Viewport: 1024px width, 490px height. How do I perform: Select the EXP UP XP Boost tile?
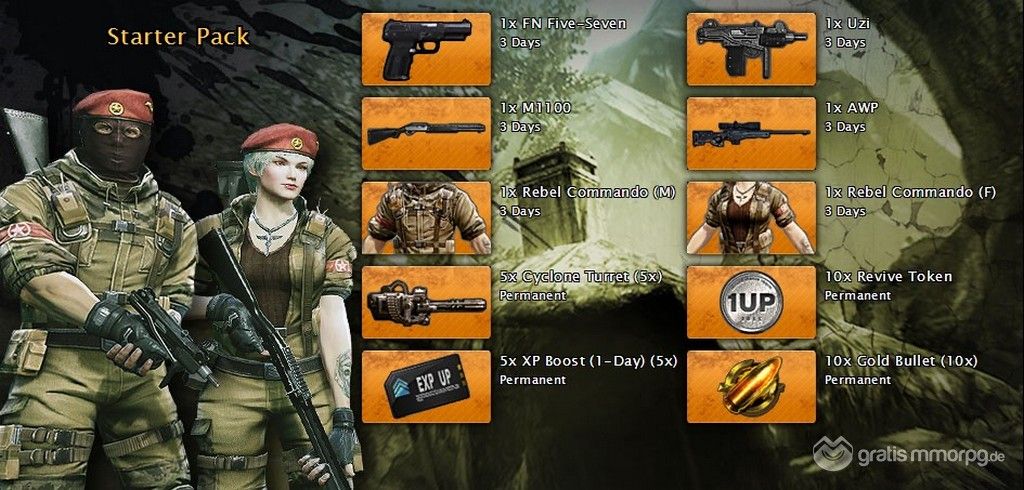click(x=425, y=386)
